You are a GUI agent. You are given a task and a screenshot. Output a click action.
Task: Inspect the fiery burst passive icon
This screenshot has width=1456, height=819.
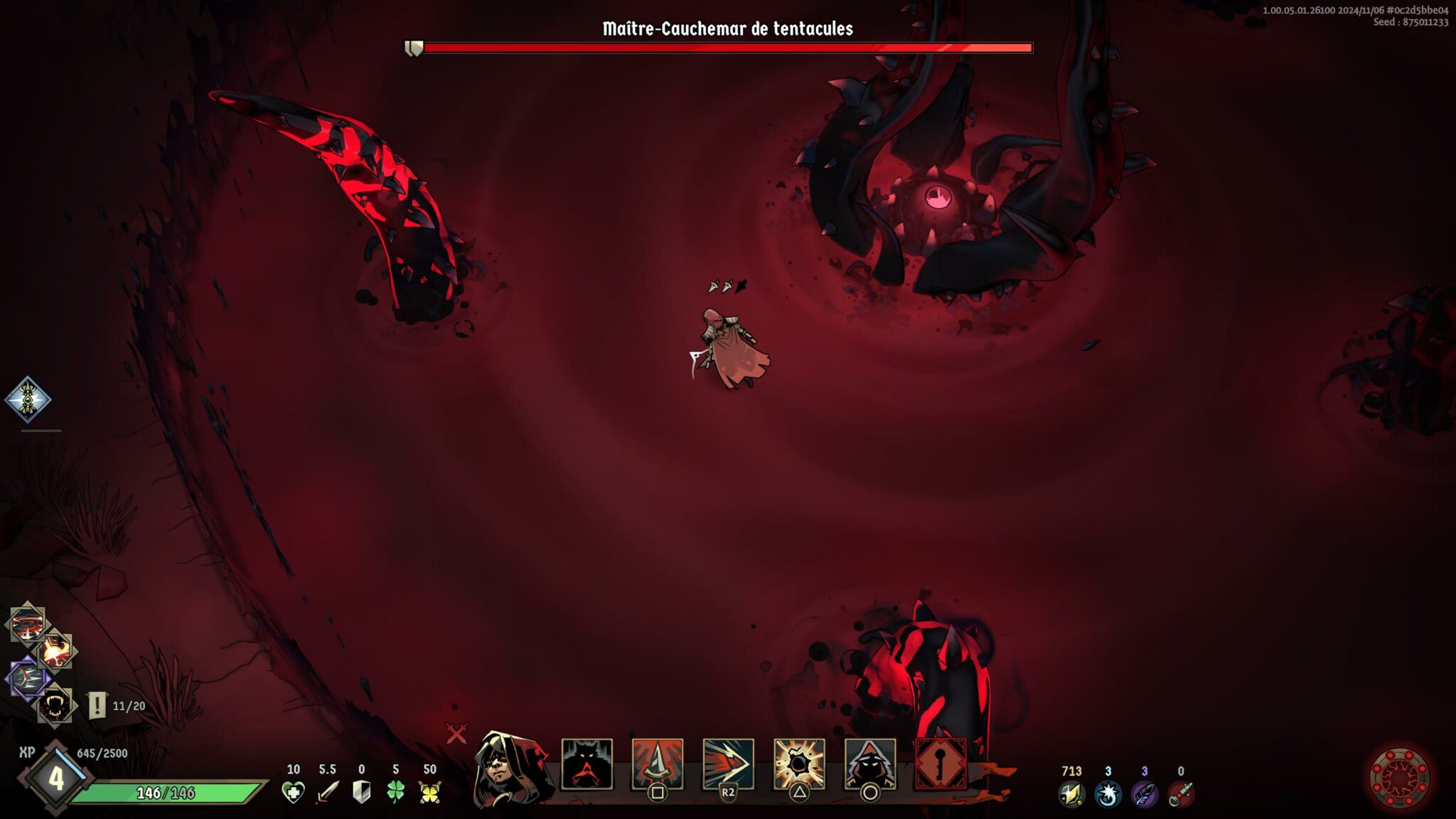click(x=56, y=651)
